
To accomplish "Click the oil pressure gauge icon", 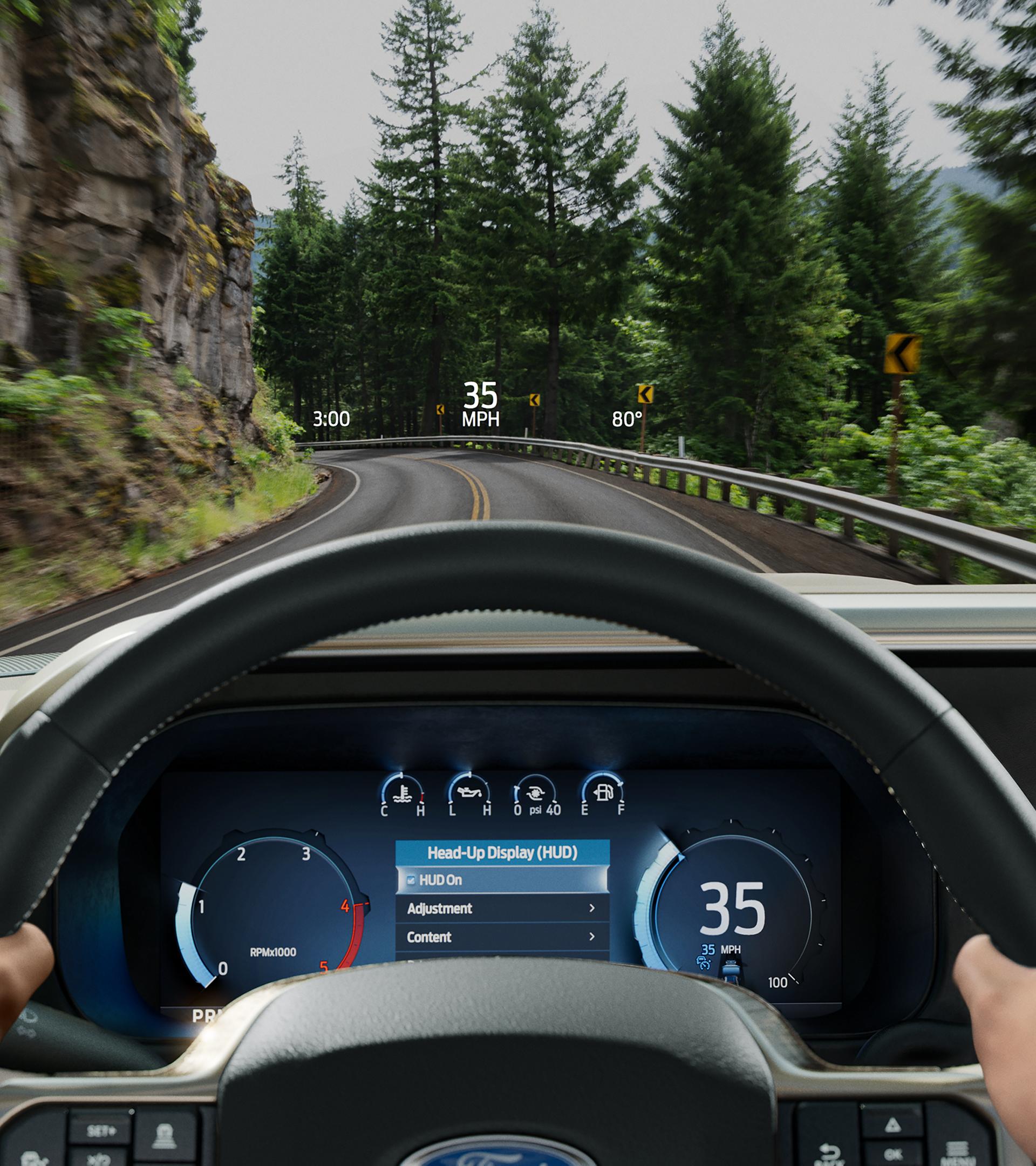I will 470,793.
